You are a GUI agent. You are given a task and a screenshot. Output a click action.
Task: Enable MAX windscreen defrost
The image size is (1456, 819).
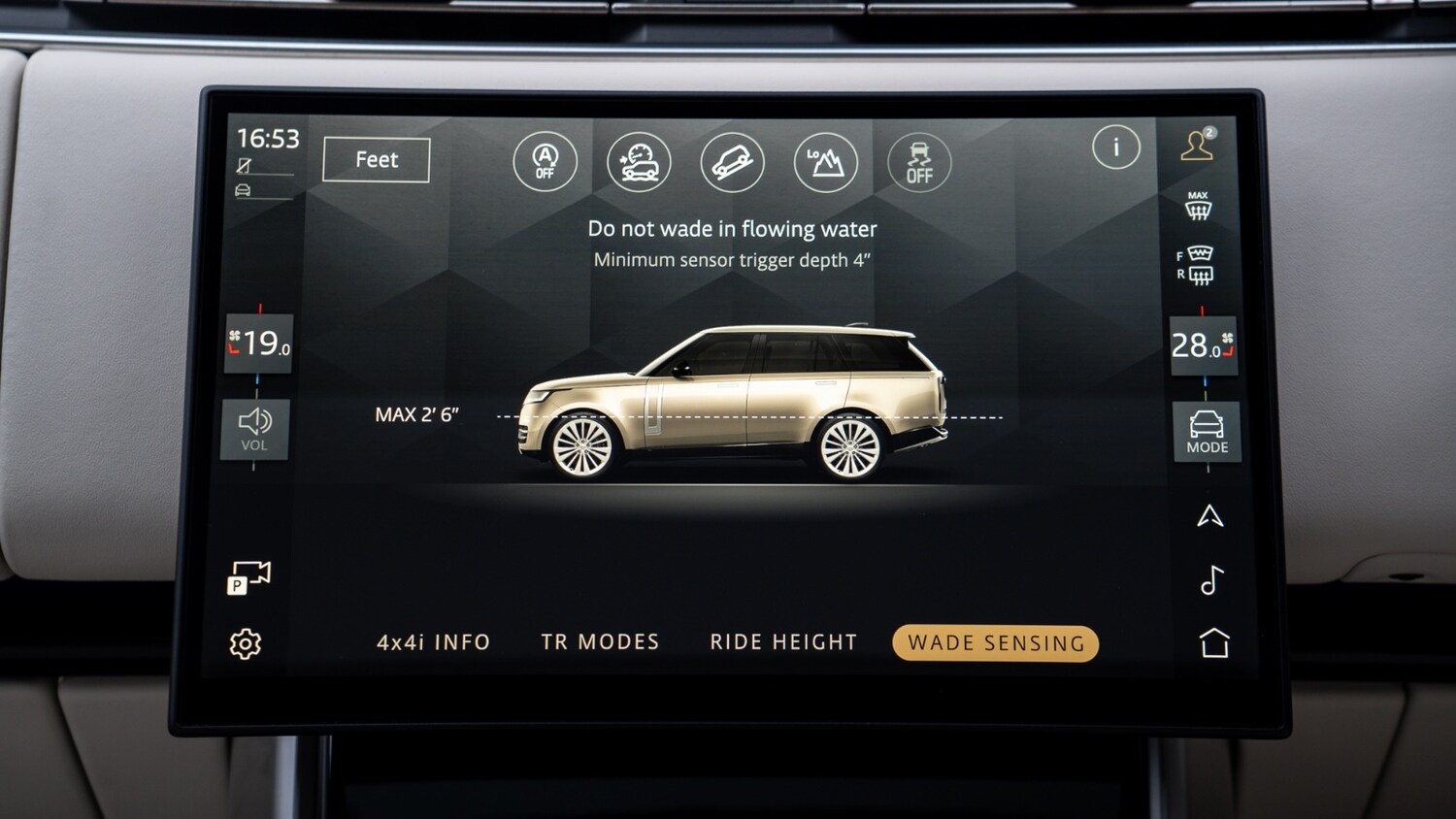[x=1196, y=202]
